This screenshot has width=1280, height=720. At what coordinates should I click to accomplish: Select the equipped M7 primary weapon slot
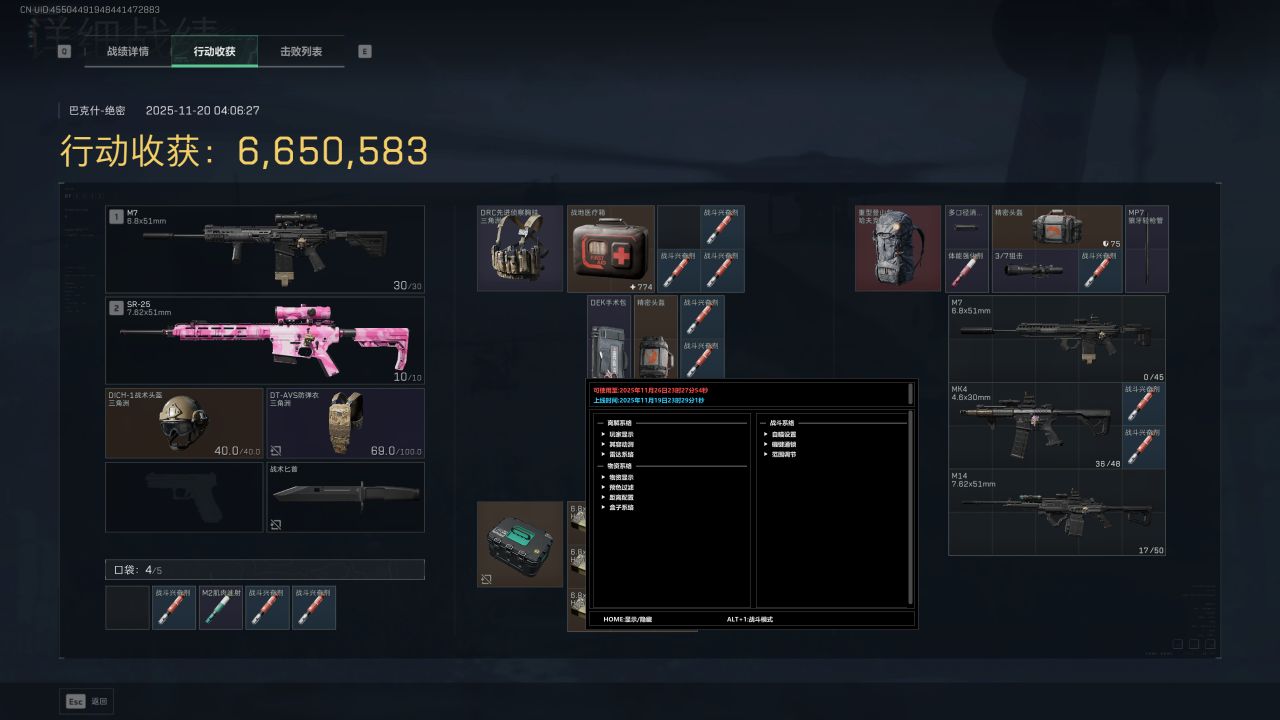(265, 249)
